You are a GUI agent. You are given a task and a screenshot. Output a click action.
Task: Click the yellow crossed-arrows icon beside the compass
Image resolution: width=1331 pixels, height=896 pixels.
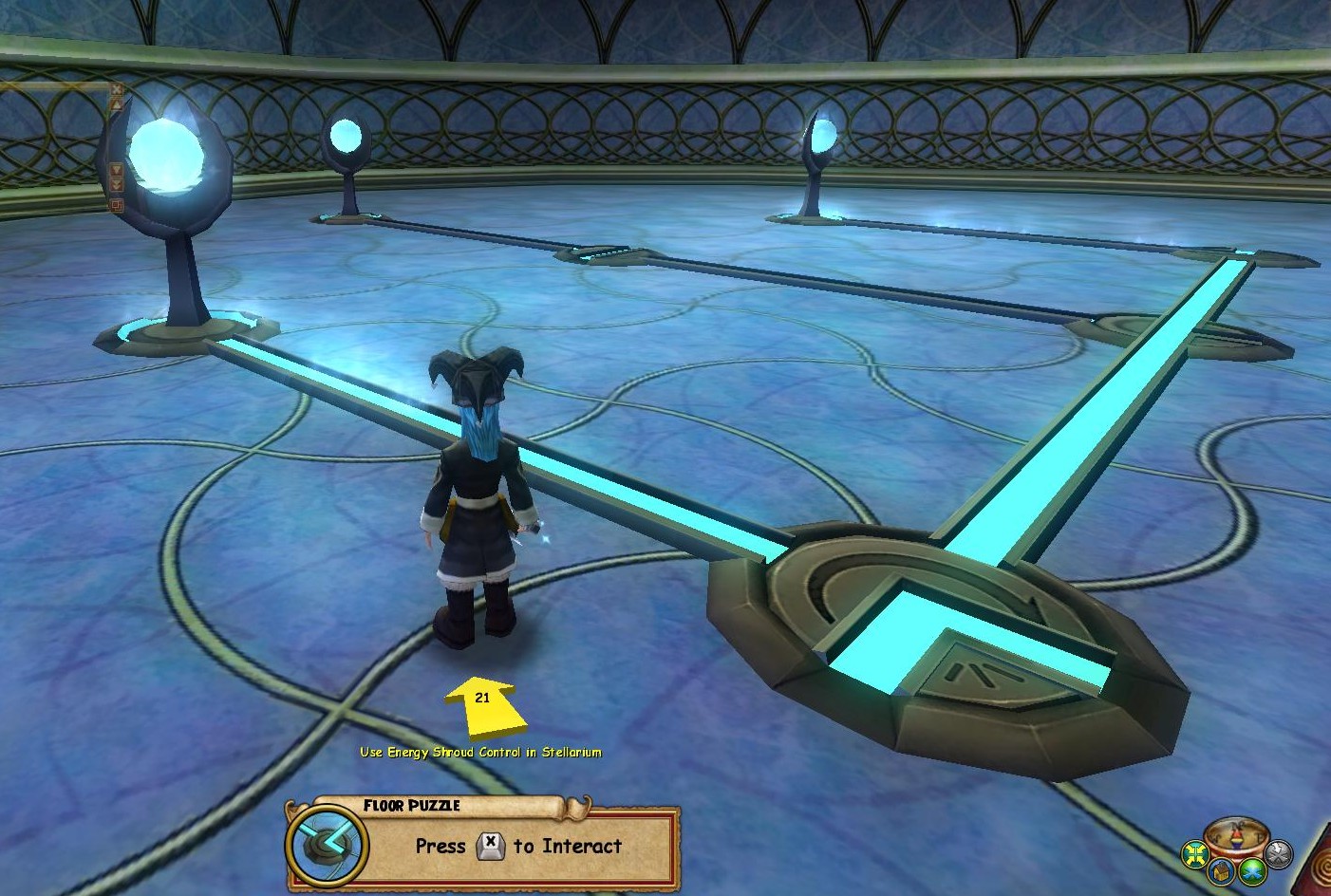click(1195, 855)
